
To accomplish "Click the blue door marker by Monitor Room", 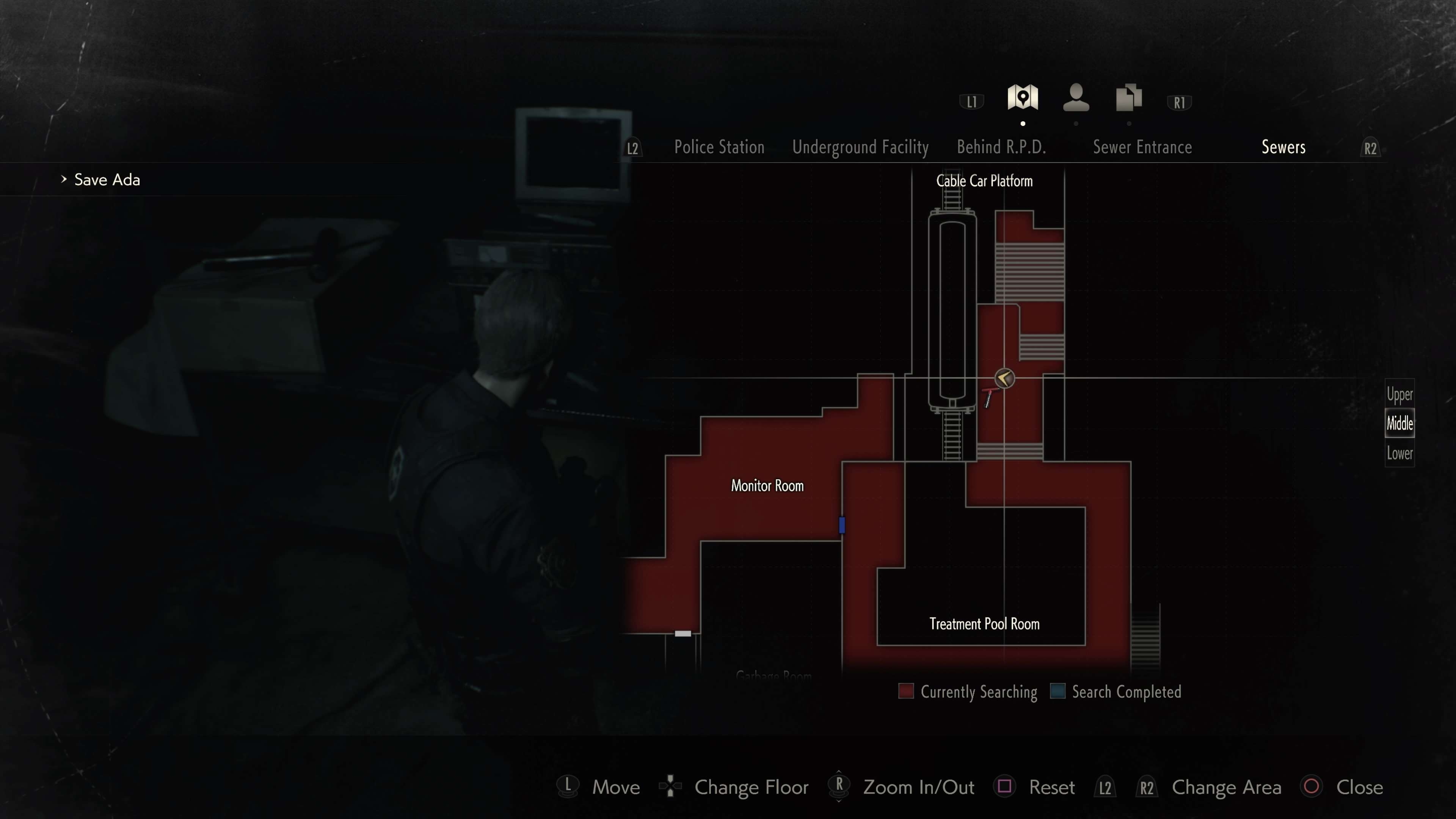I will [842, 525].
